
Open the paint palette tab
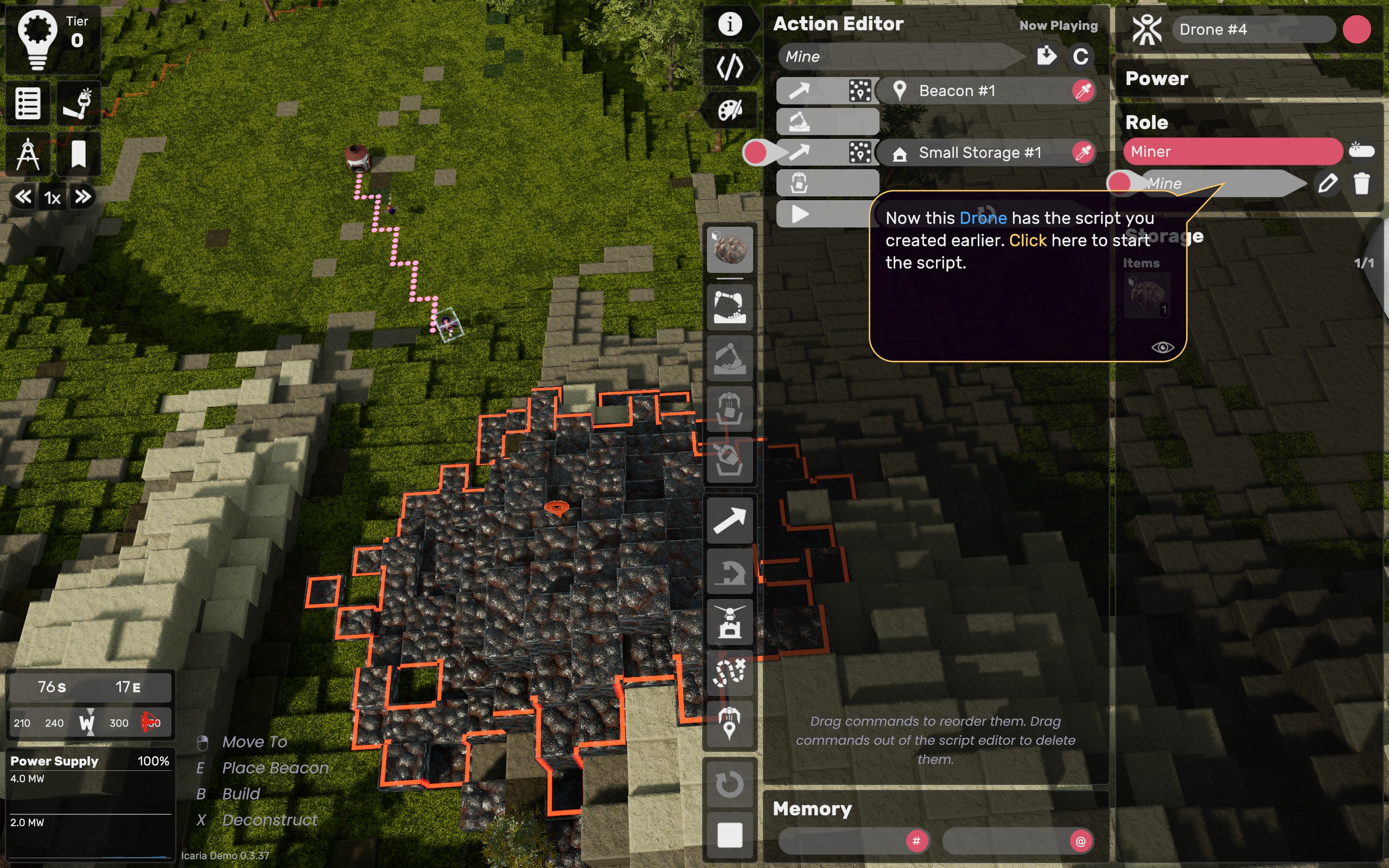point(730,110)
